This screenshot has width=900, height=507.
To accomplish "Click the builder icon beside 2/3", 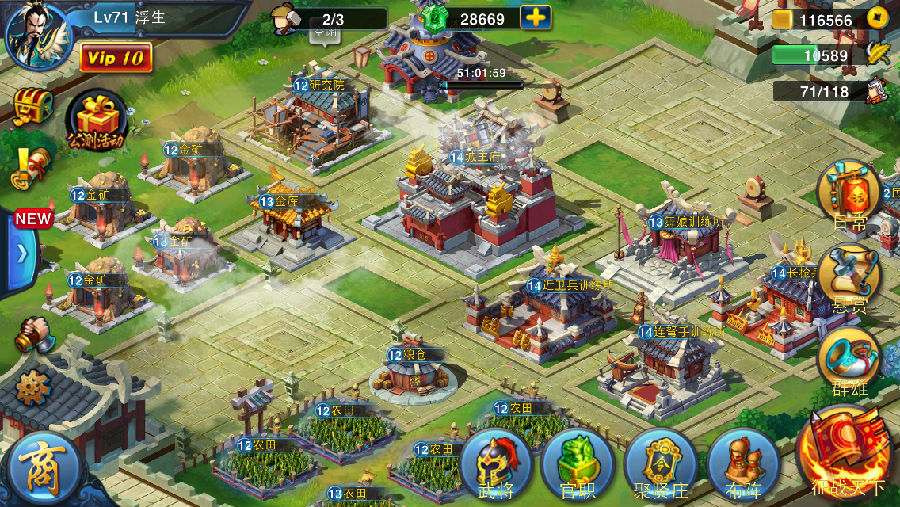I will tap(284, 18).
